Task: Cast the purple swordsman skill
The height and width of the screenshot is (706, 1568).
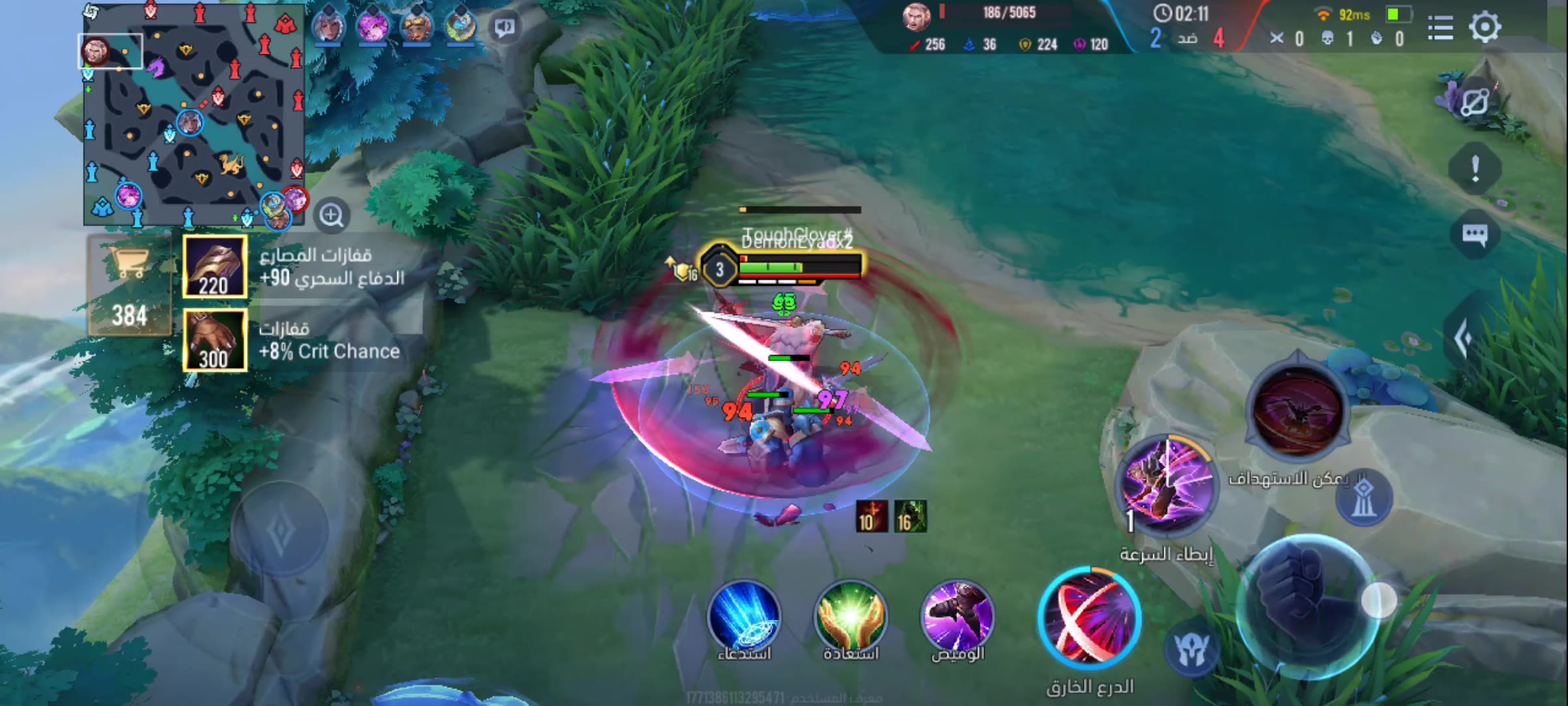Action: 1167,484
